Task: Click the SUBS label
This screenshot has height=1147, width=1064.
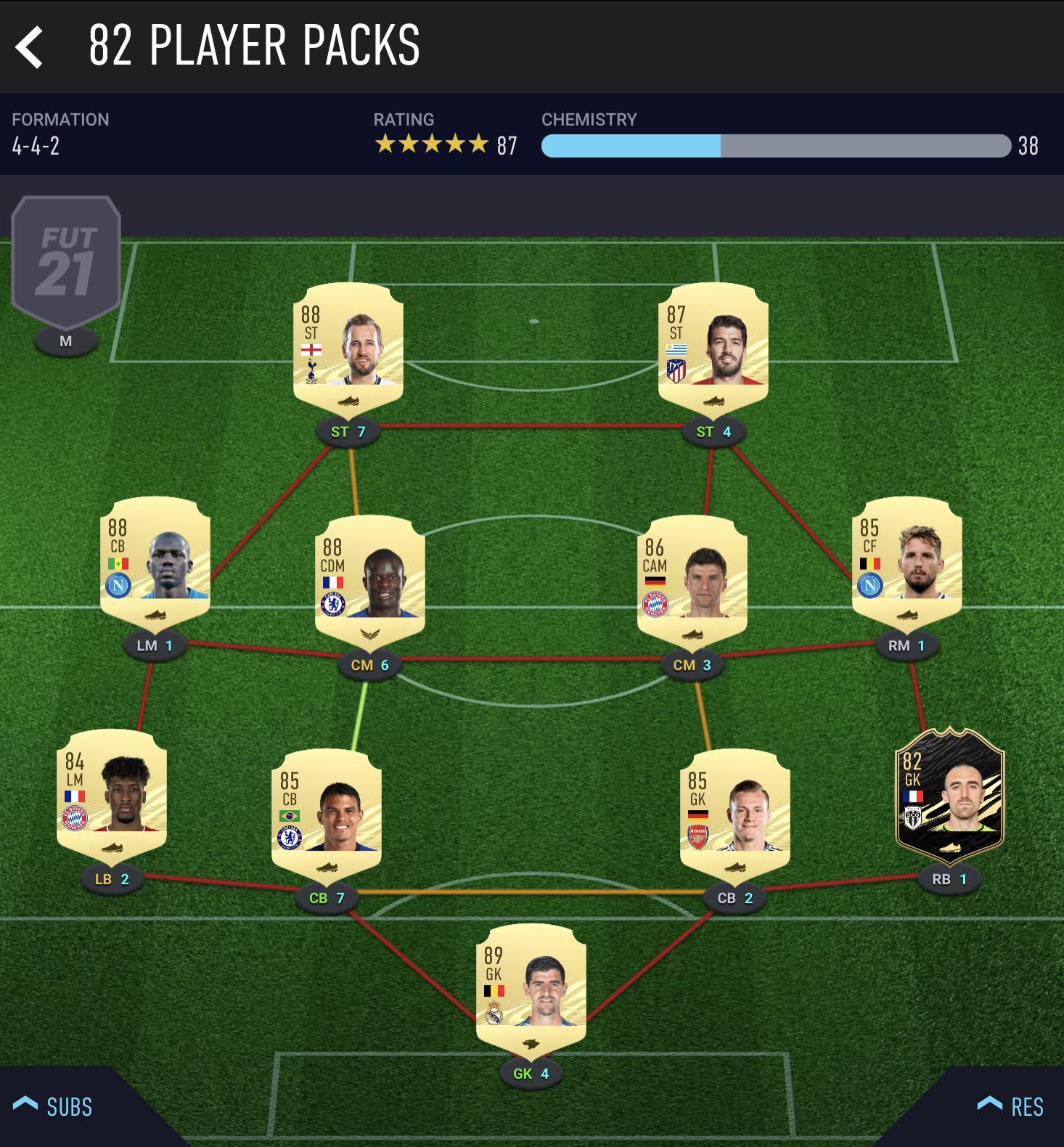Action: (69, 1107)
